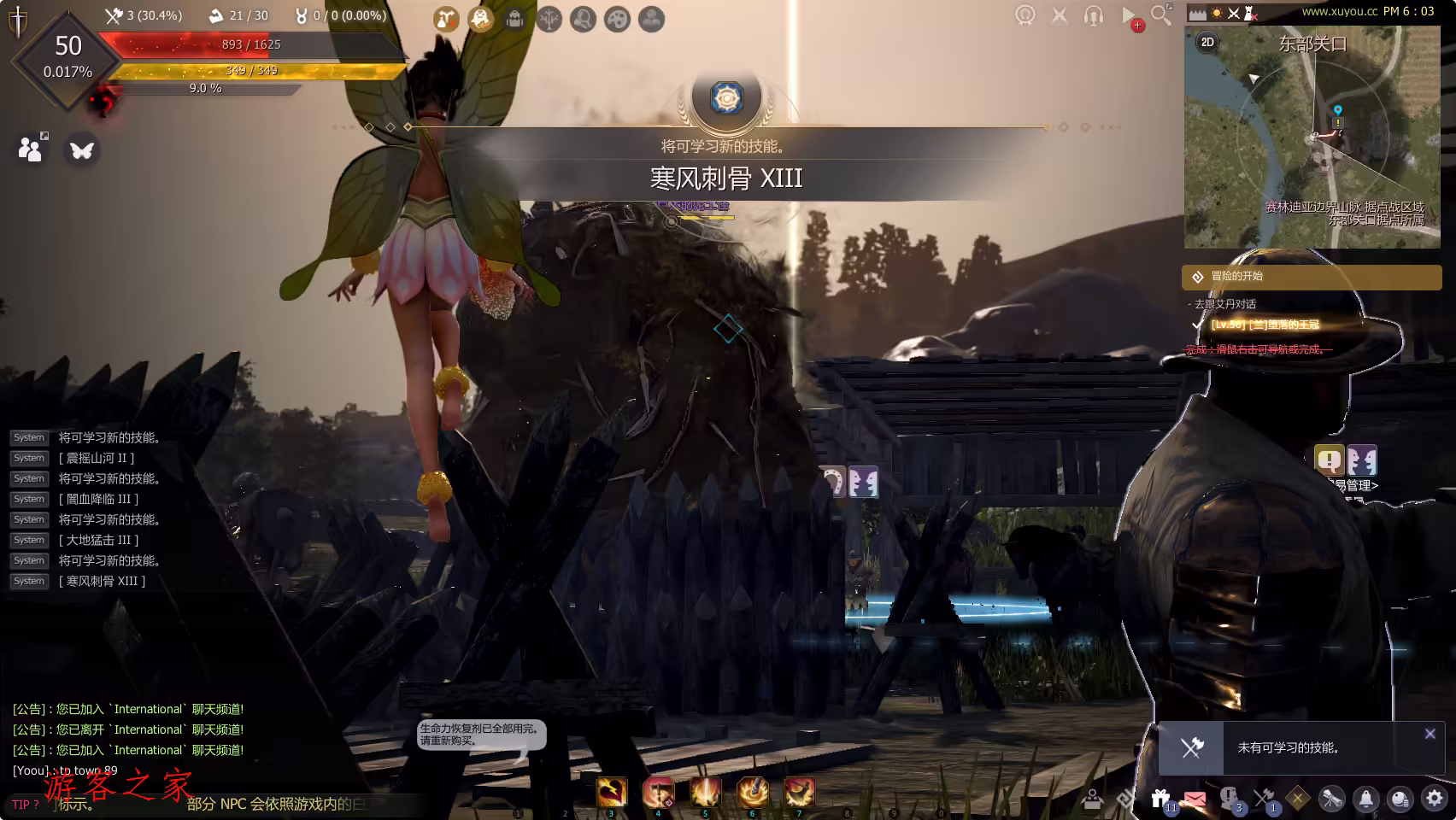
Task: Use the hammer skill in slot 4
Action: point(658,792)
